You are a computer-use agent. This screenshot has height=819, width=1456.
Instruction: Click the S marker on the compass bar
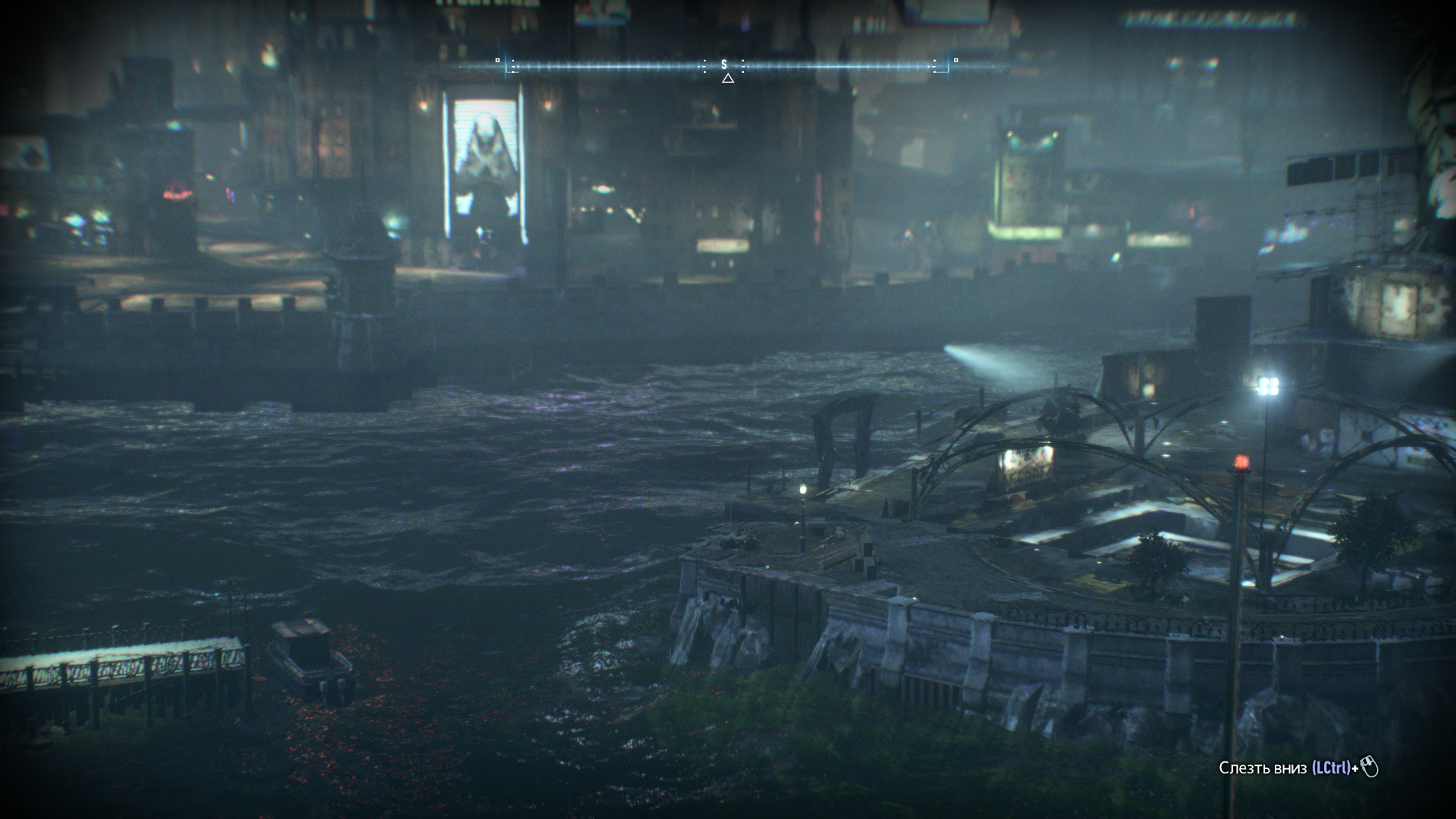[x=723, y=64]
